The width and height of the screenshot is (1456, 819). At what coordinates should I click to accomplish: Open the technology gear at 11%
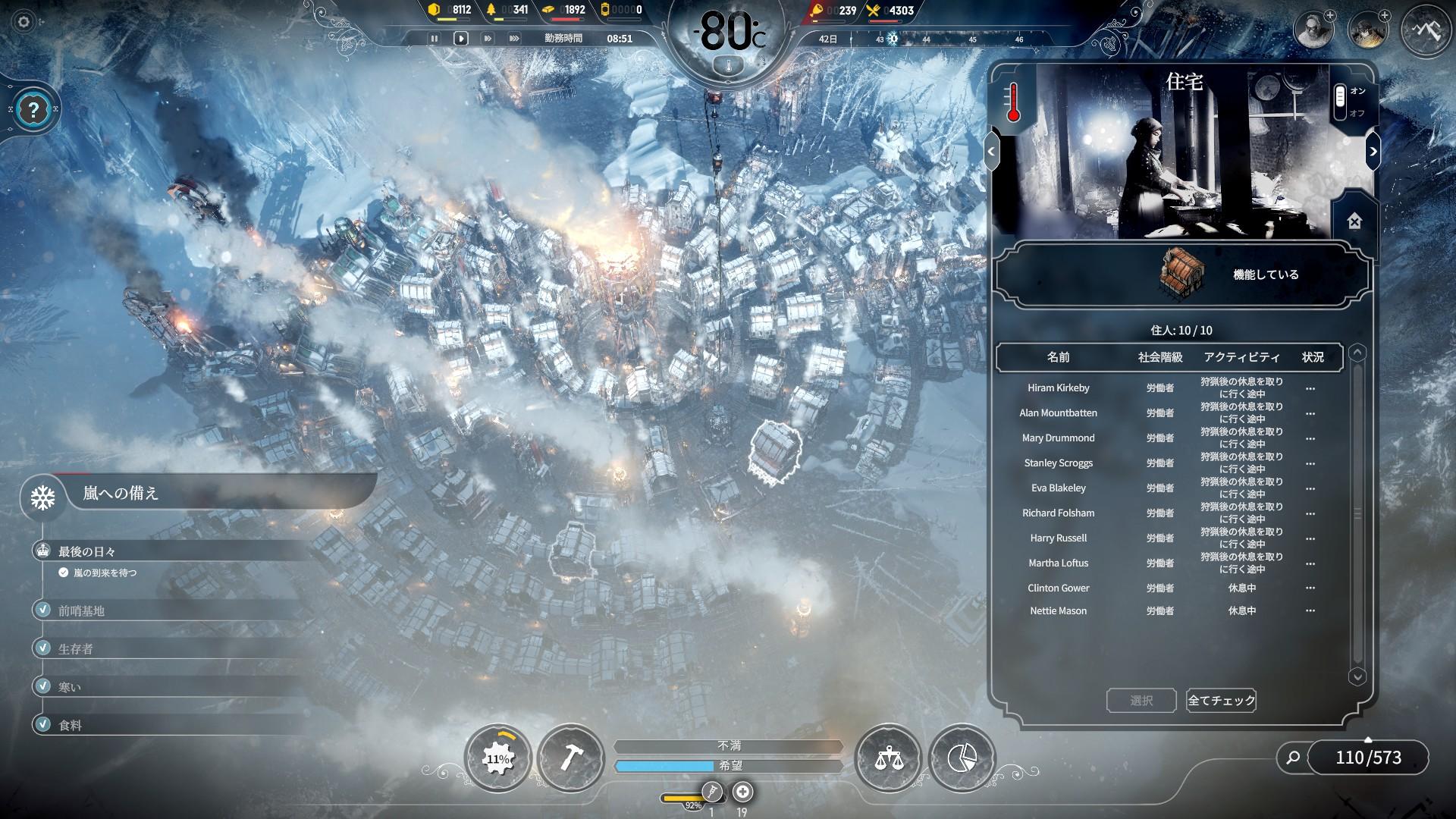[x=497, y=758]
